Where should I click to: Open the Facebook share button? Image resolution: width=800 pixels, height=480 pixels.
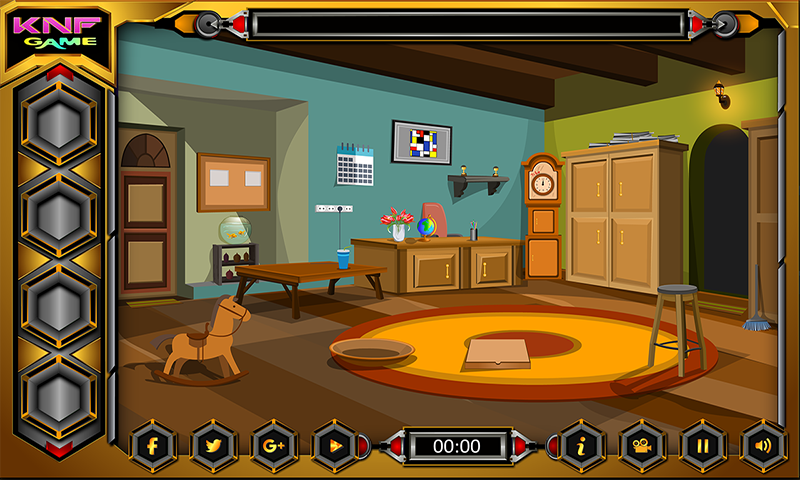pos(153,446)
